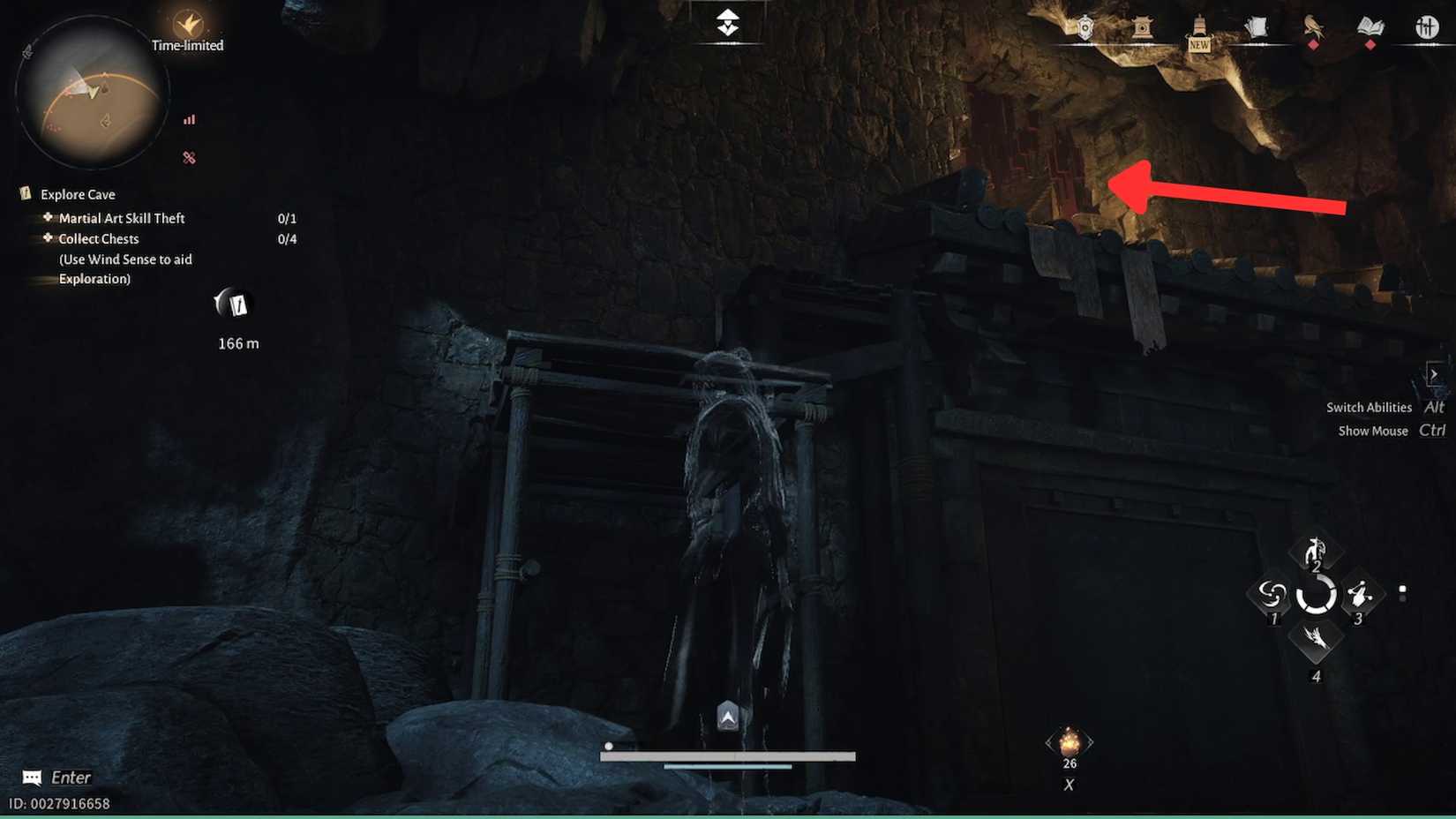The width and height of the screenshot is (1456, 819).
Task: Open the scroll letters icon
Action: click(x=1257, y=26)
